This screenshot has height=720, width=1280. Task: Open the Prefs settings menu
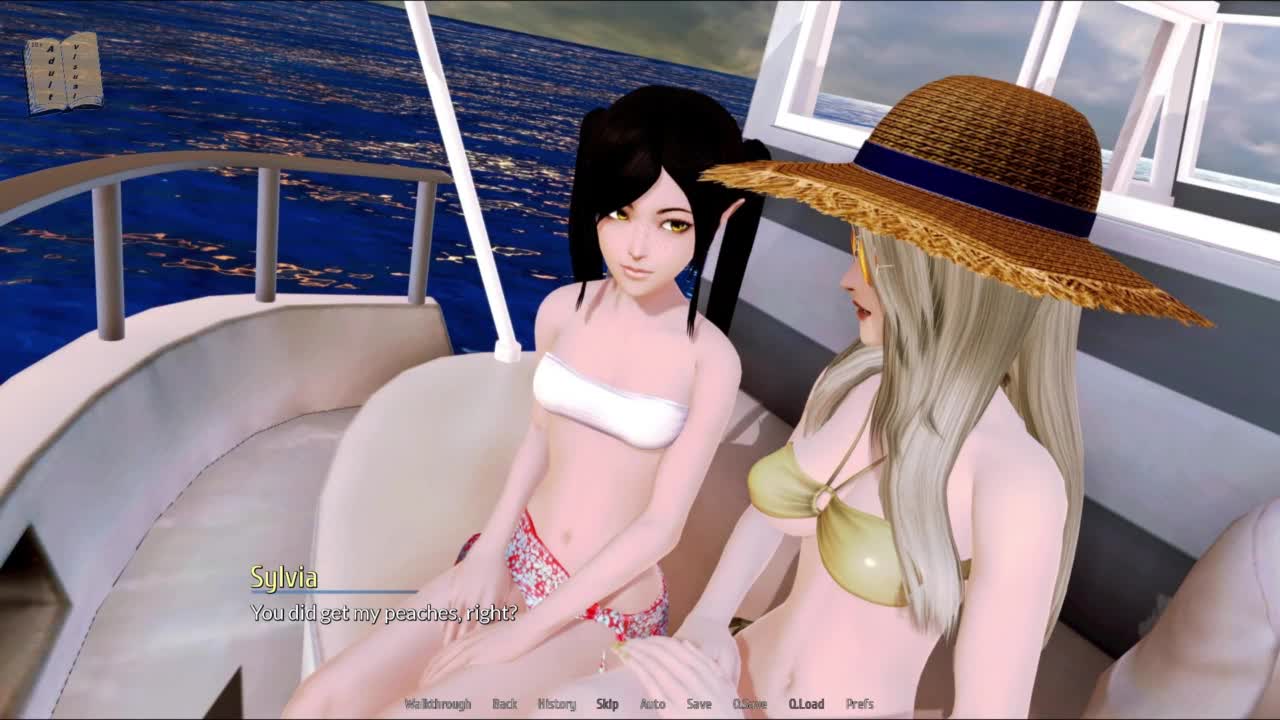tap(860, 704)
